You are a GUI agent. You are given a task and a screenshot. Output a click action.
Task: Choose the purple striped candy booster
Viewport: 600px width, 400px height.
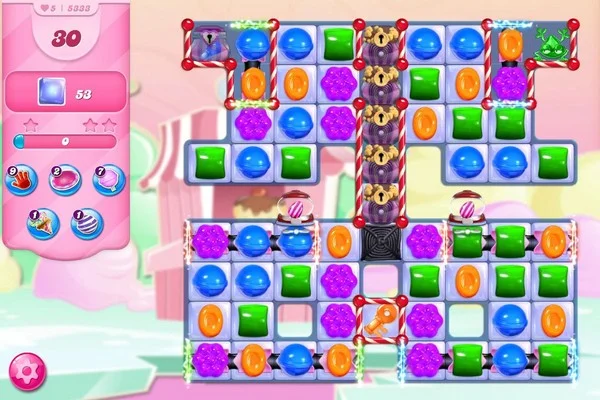pos(87,221)
